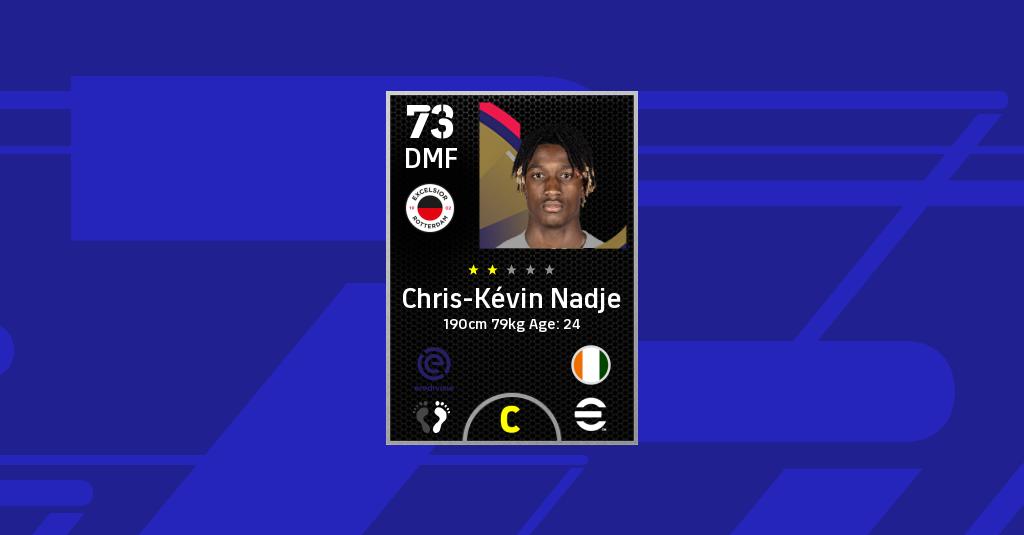Click the player portrait photo

552,175
